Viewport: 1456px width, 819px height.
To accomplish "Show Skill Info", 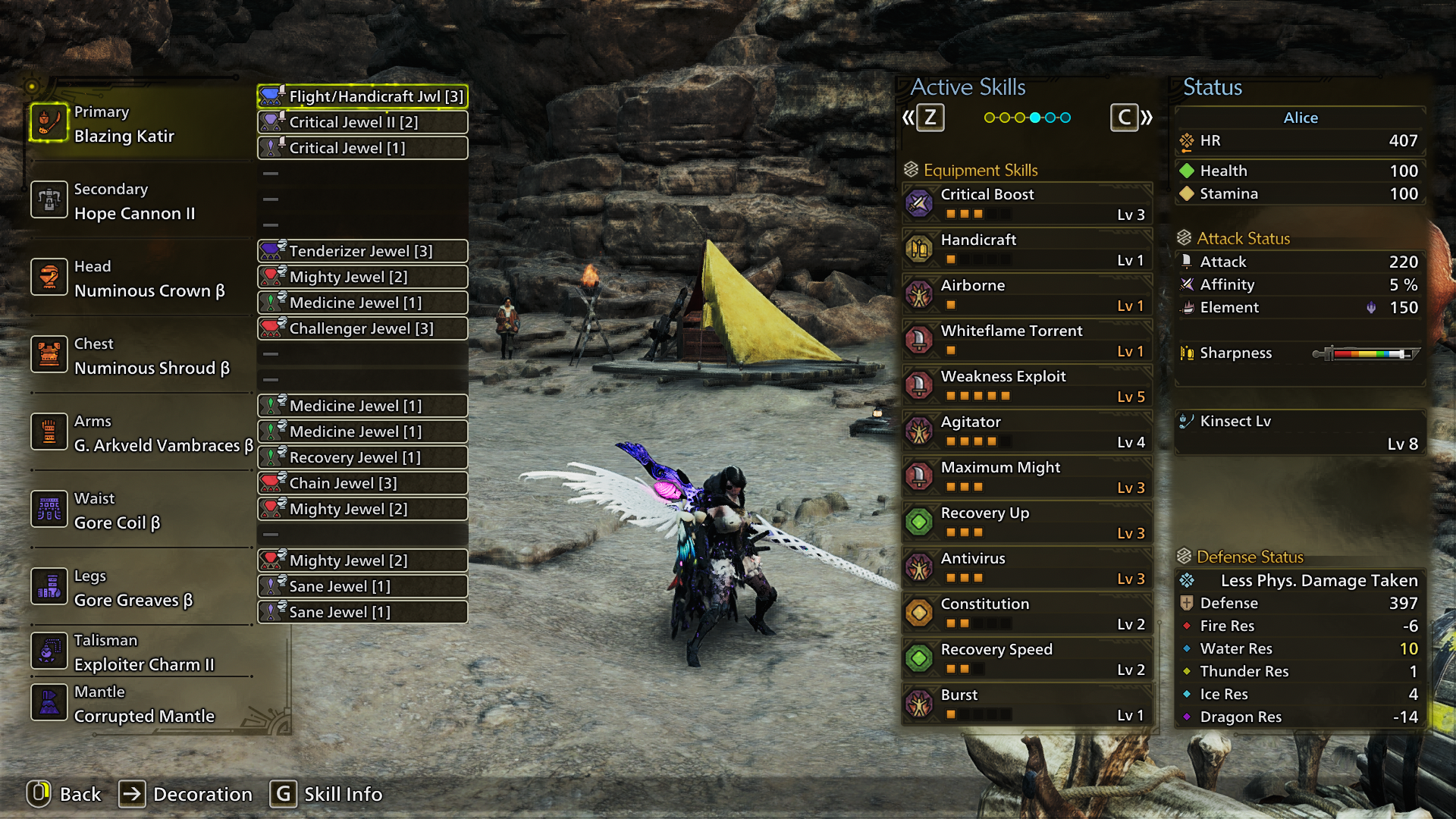I will coord(327,794).
